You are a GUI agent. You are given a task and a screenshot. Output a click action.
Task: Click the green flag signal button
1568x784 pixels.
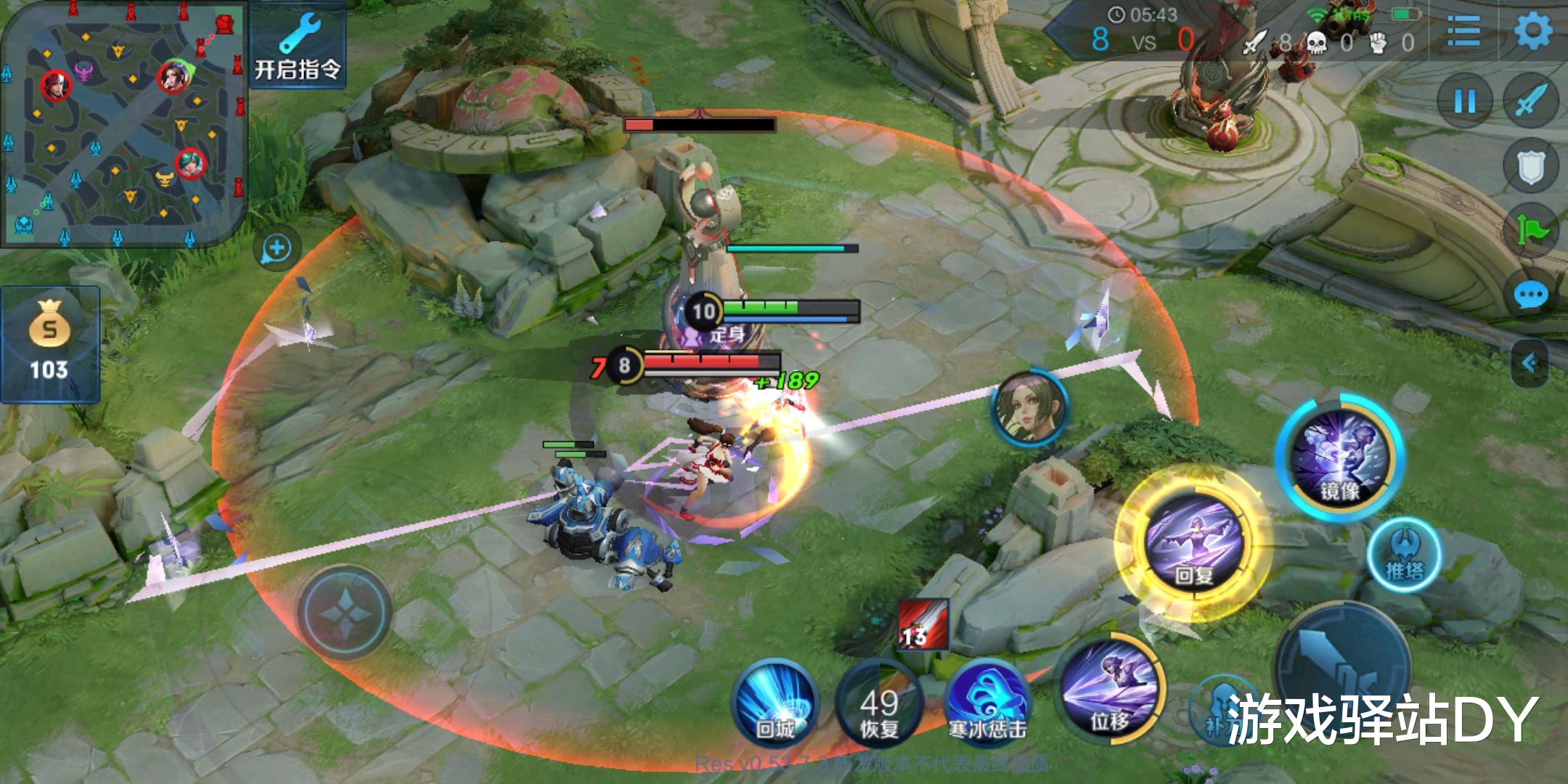1531,230
